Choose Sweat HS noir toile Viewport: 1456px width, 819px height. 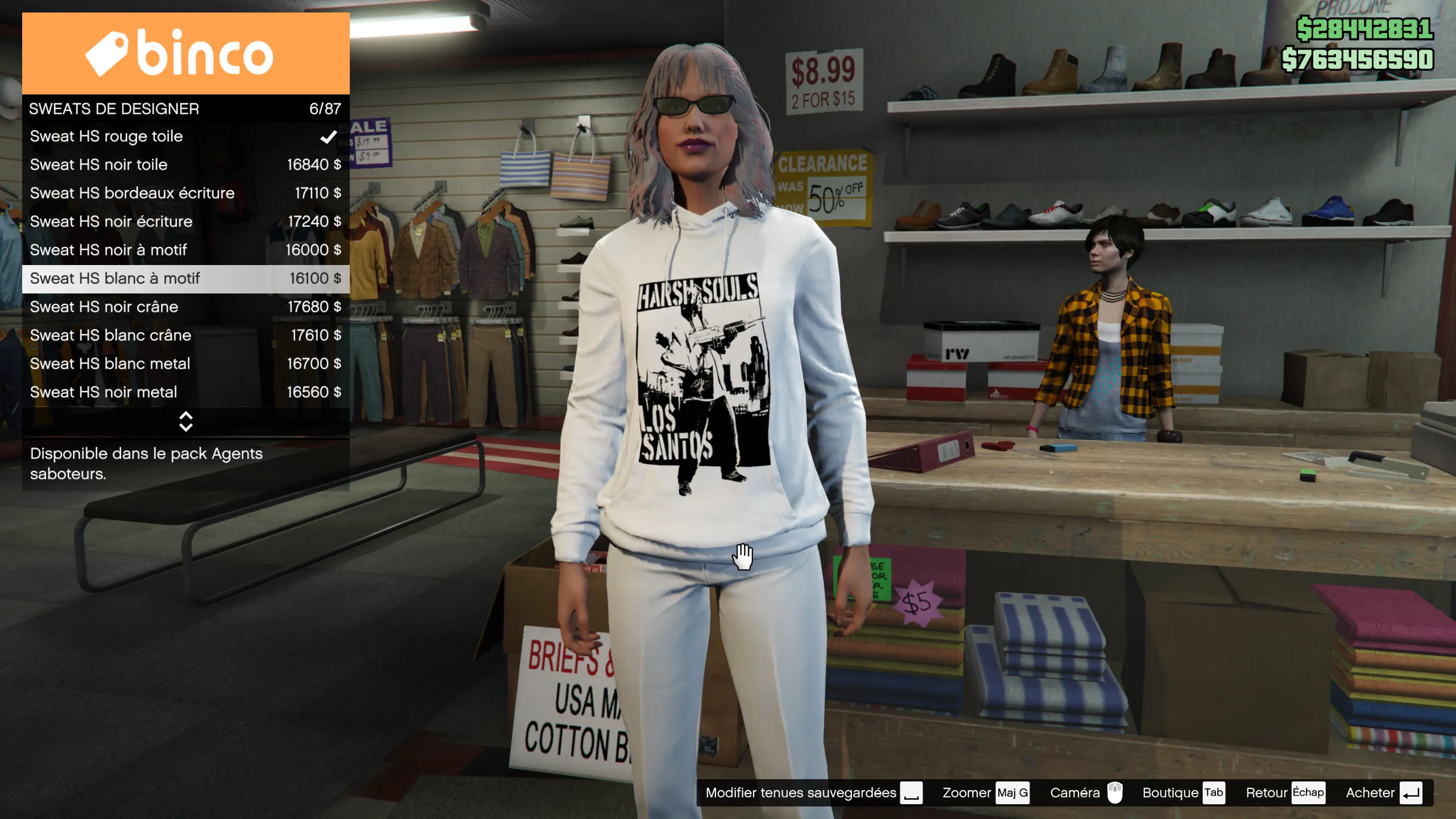tap(185, 165)
